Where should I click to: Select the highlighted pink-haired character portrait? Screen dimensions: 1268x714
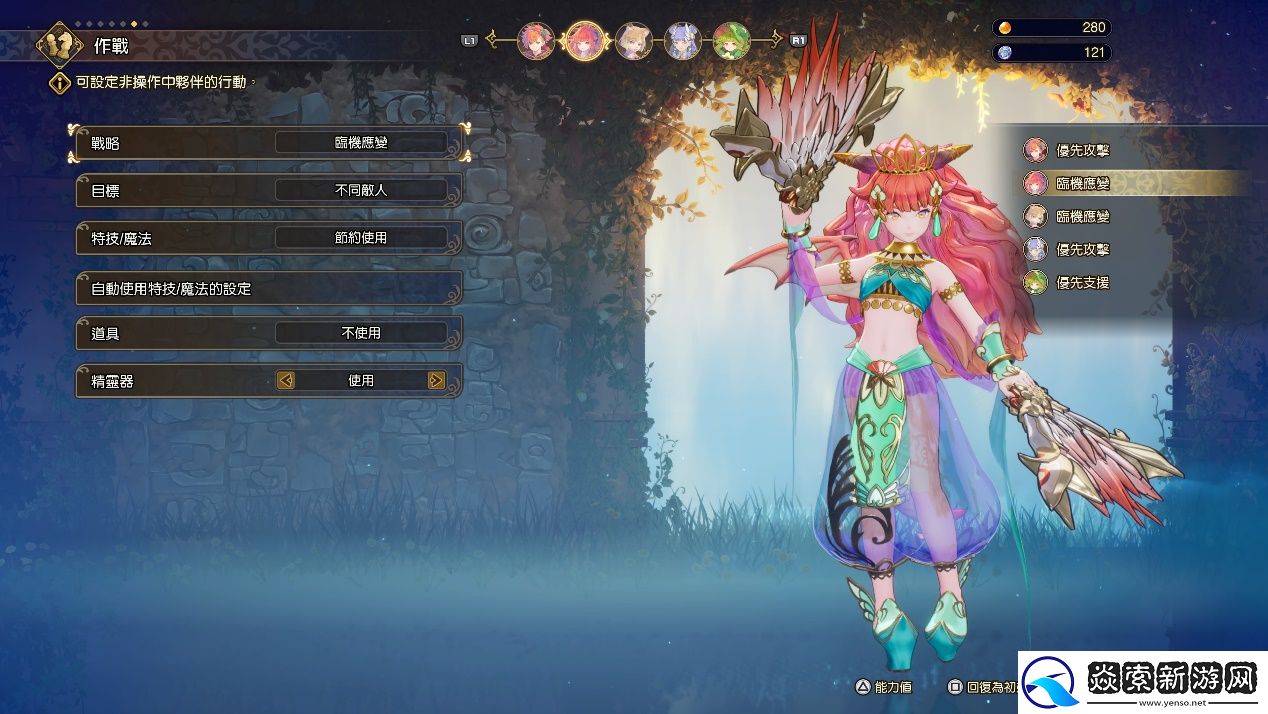(585, 41)
